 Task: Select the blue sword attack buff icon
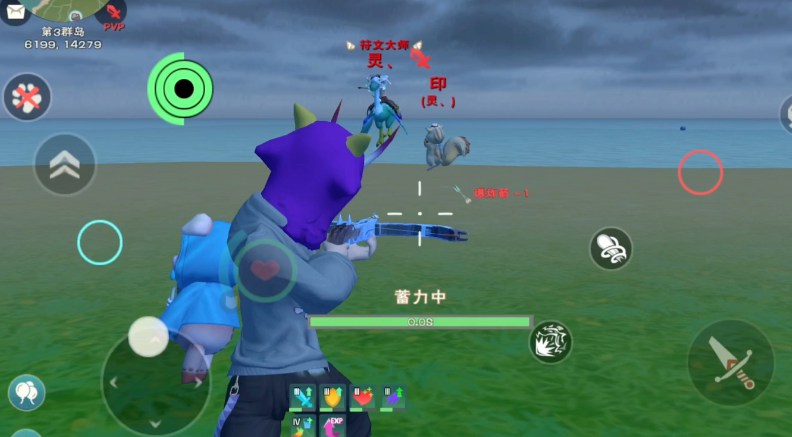click(x=303, y=398)
